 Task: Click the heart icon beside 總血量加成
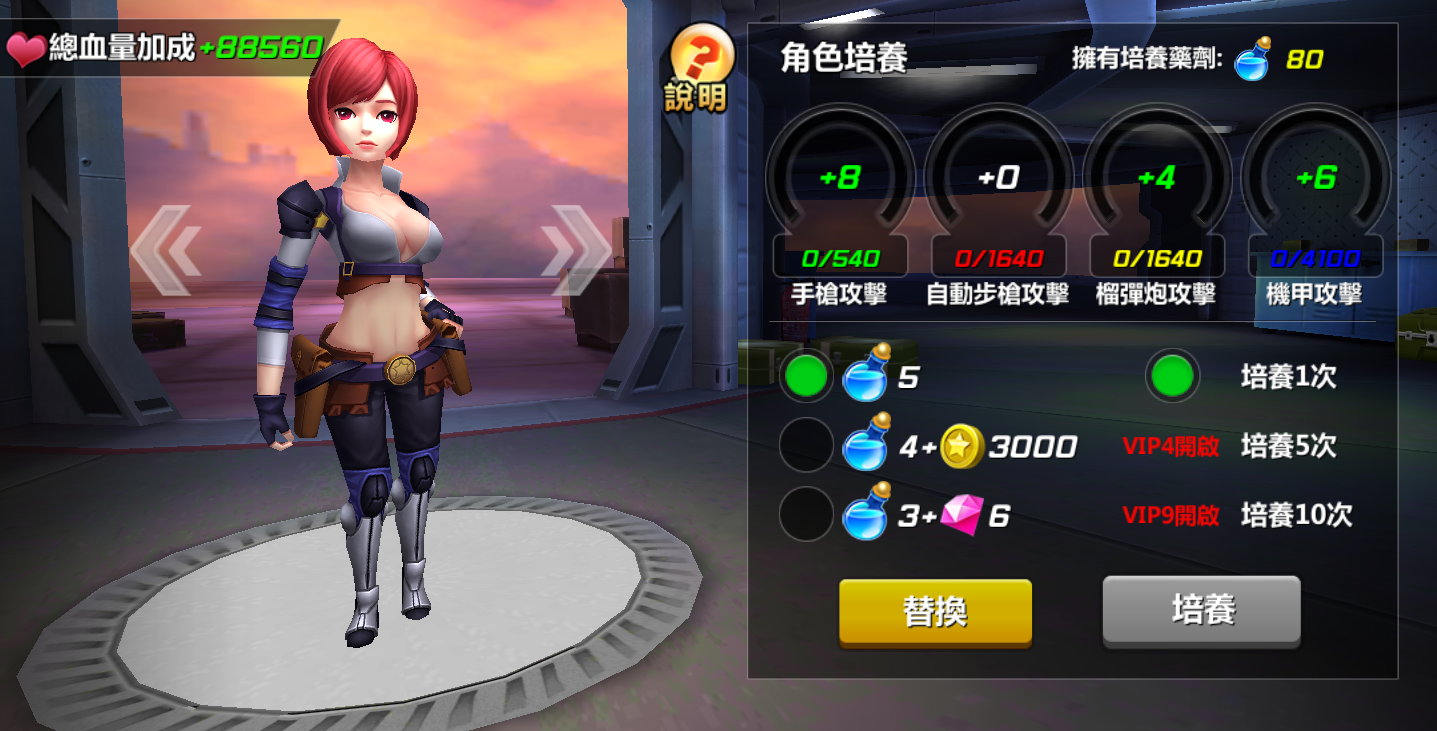click(26, 45)
